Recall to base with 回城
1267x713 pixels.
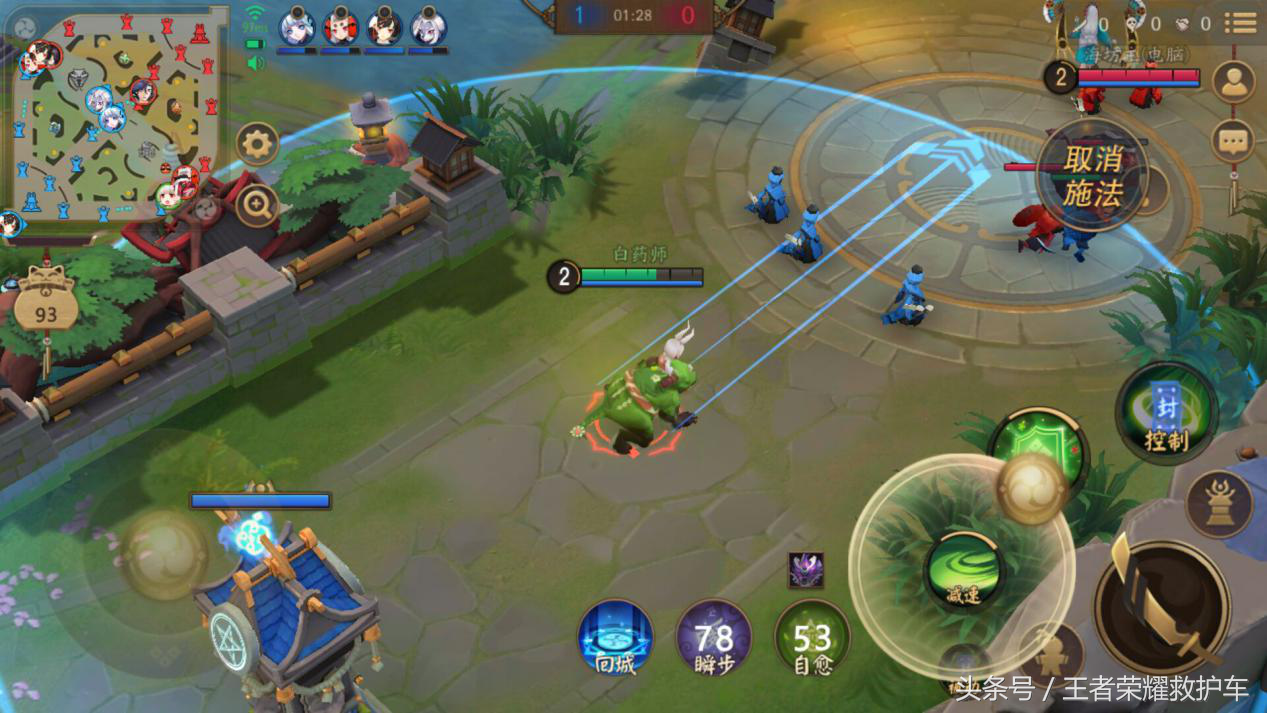click(x=615, y=637)
